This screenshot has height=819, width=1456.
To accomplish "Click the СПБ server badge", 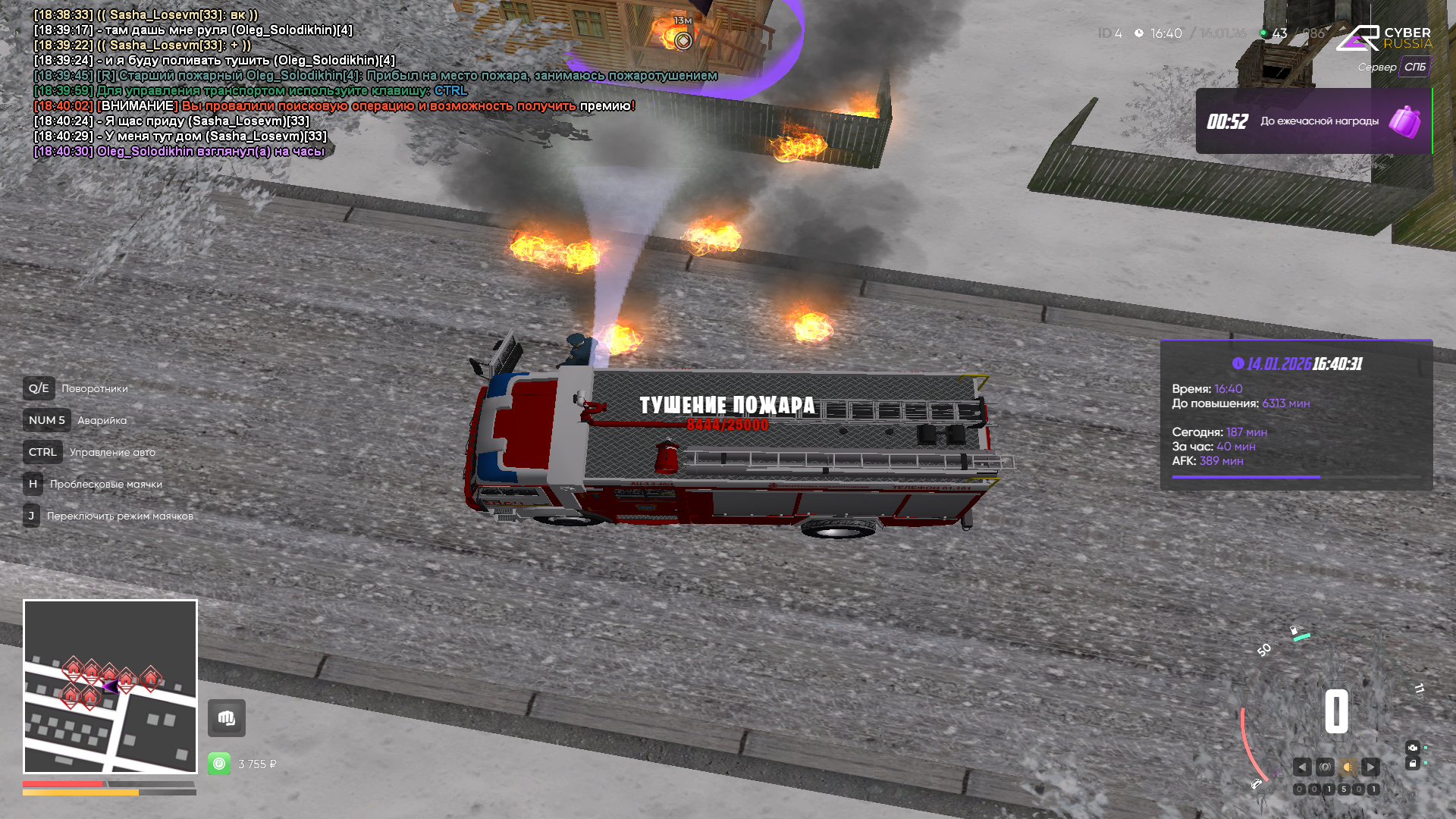I will tap(1414, 67).
